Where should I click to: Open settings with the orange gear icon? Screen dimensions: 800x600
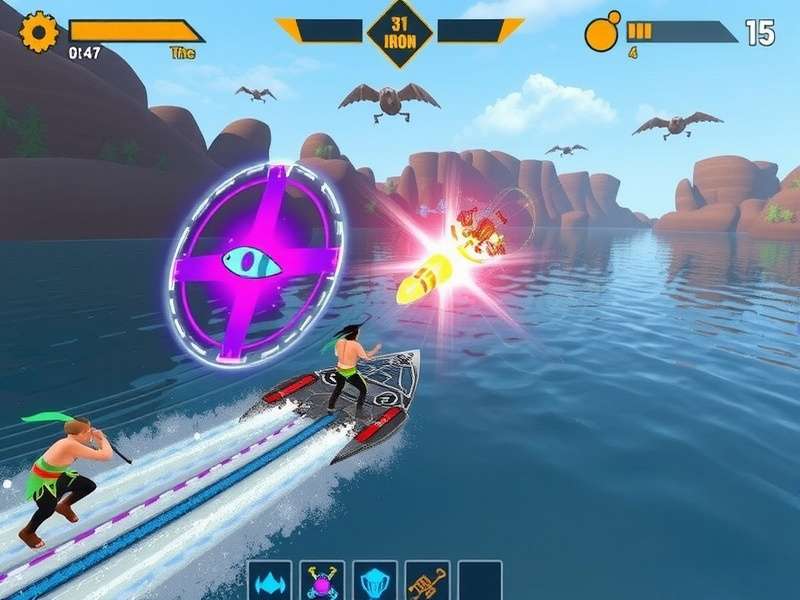click(40, 32)
